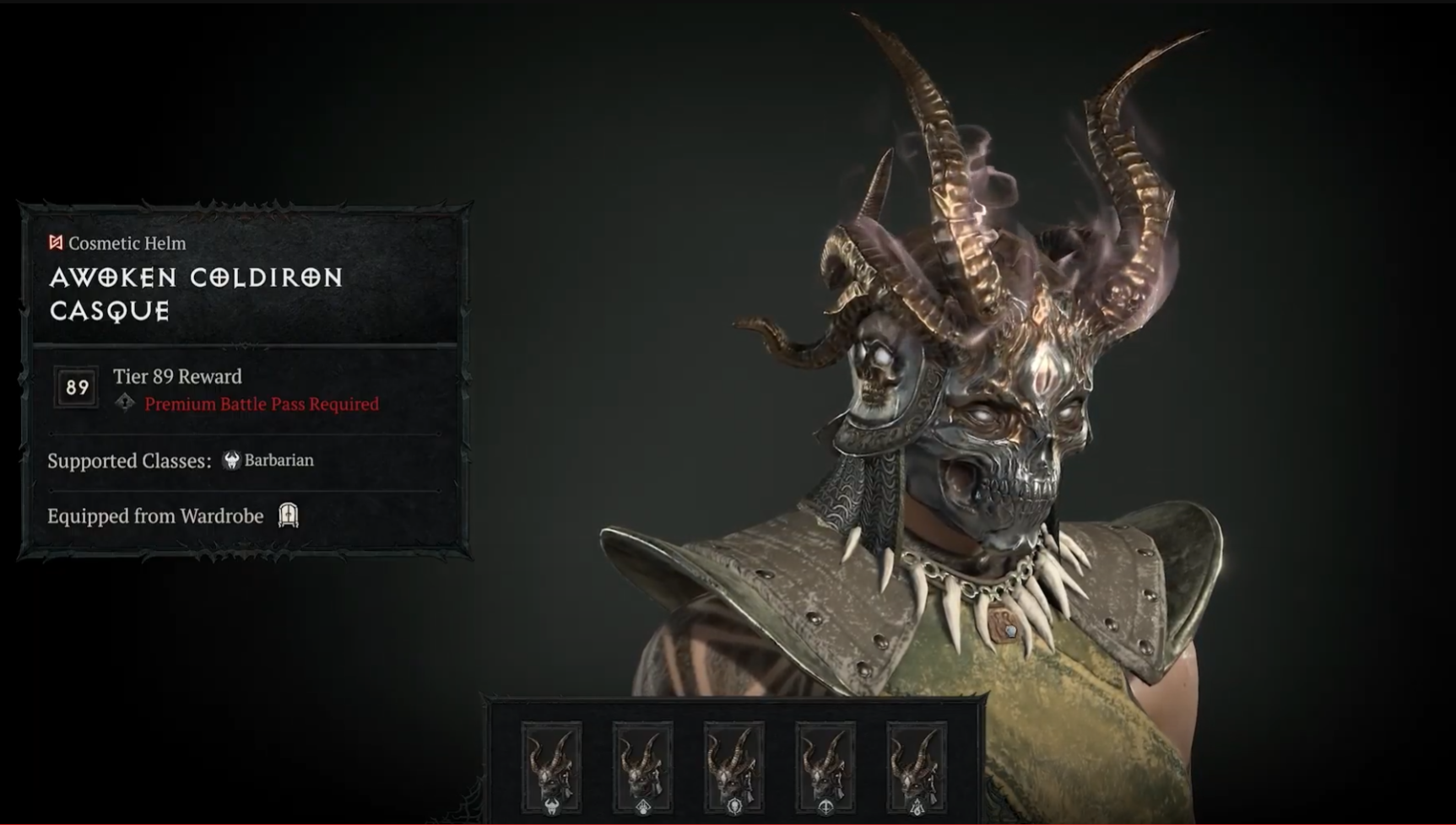Click the Druid emblem on the second helm thumbnail
Screen dimensions: 1456x825
click(642, 806)
